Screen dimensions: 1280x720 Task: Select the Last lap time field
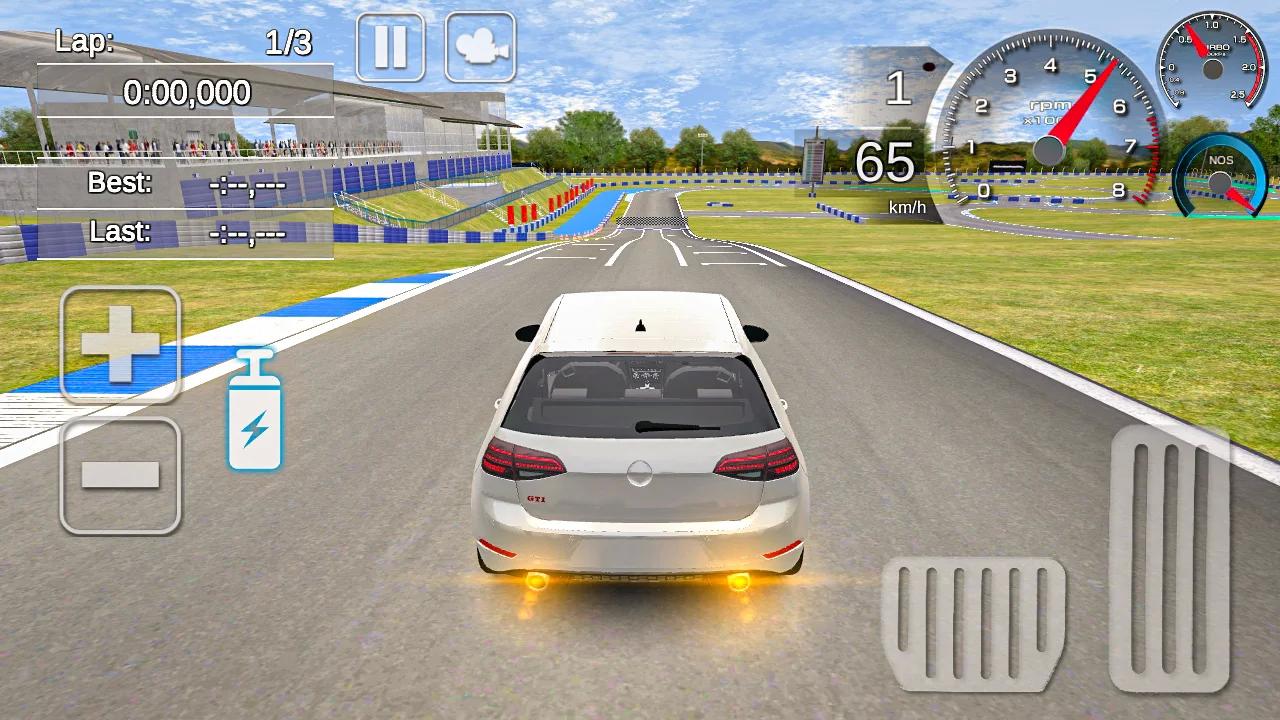pyautogui.click(x=183, y=232)
